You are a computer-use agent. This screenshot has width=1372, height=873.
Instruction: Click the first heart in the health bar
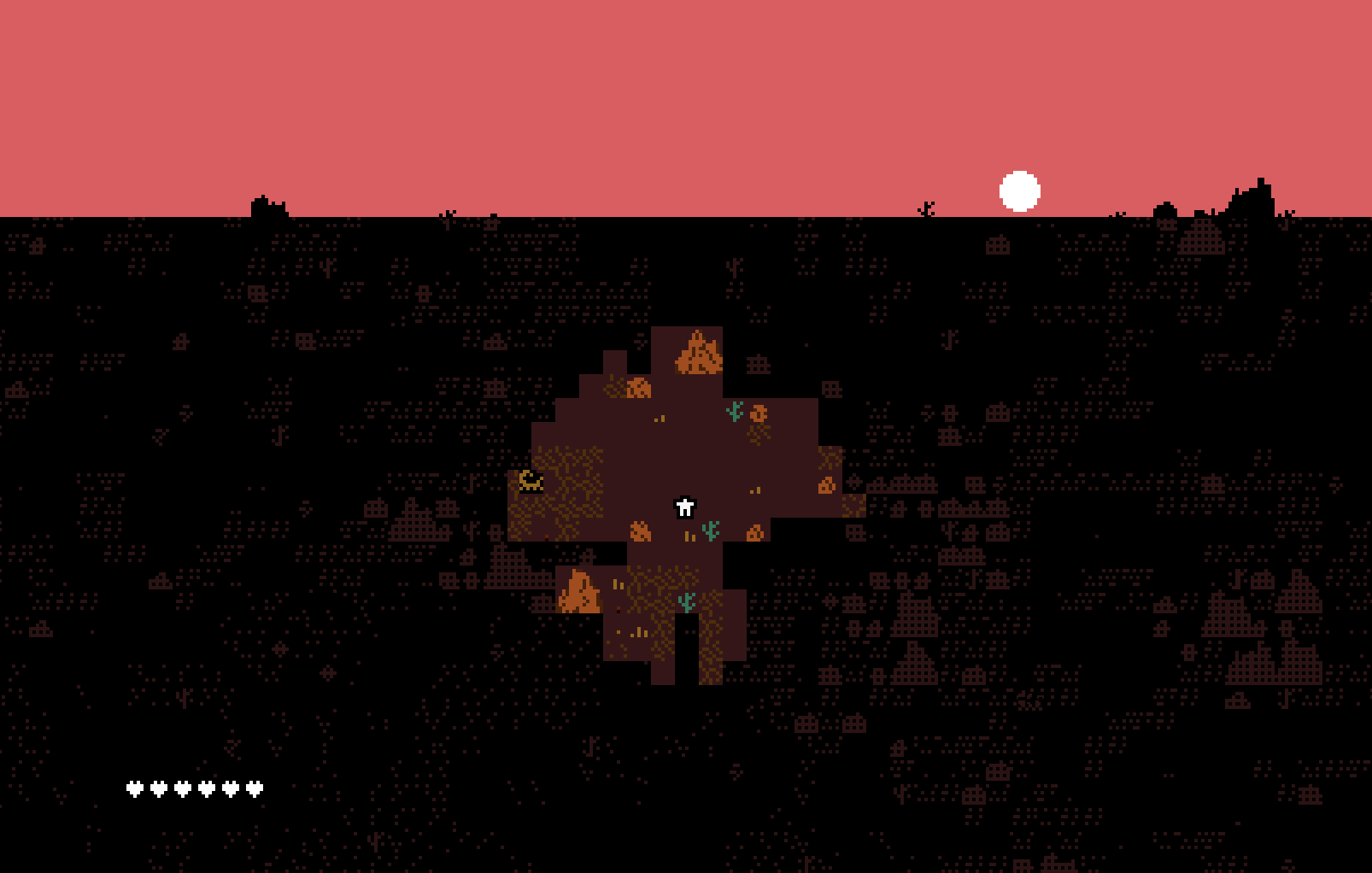coord(135,788)
